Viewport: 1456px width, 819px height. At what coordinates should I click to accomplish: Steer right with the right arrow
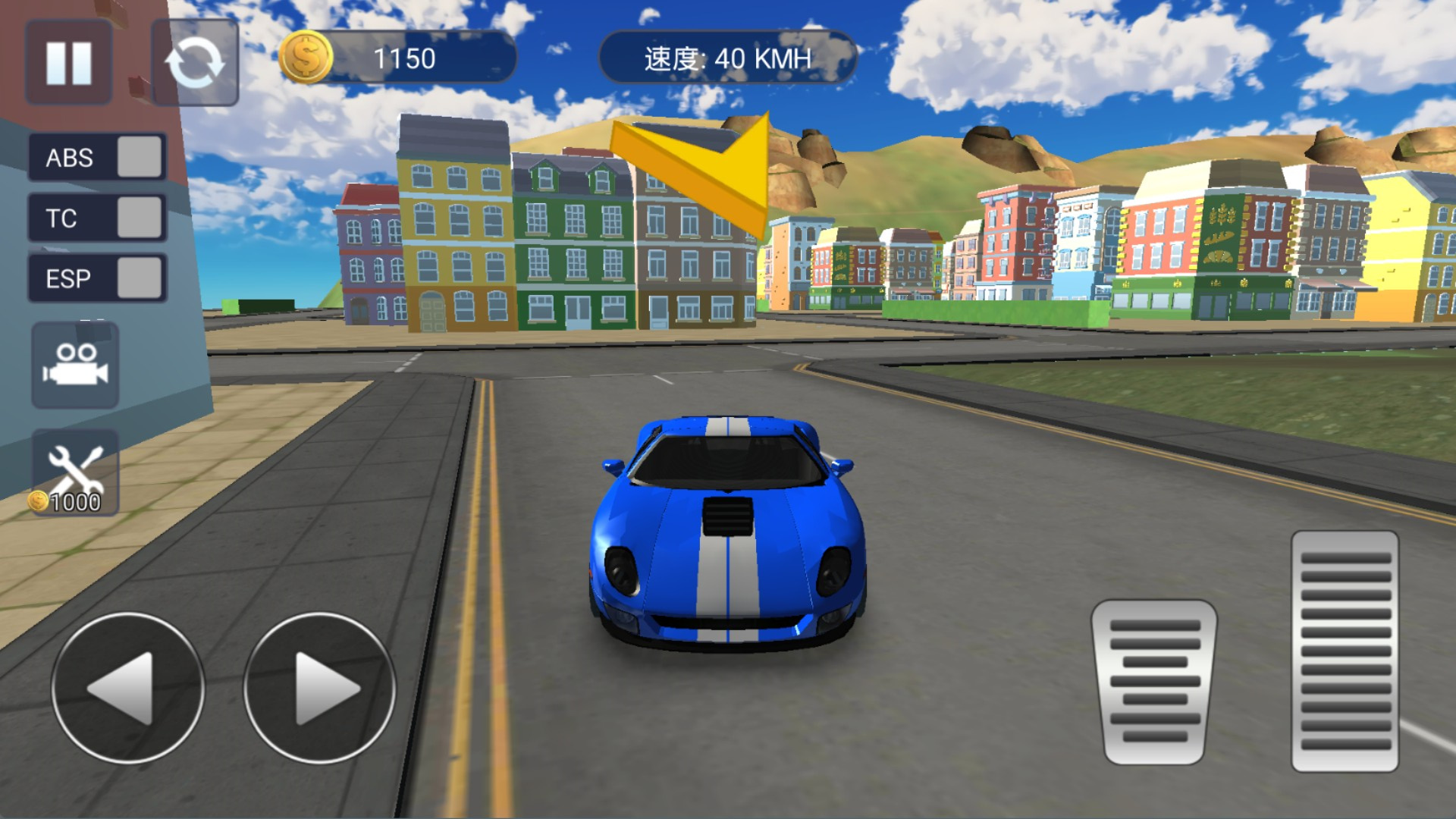tap(319, 688)
